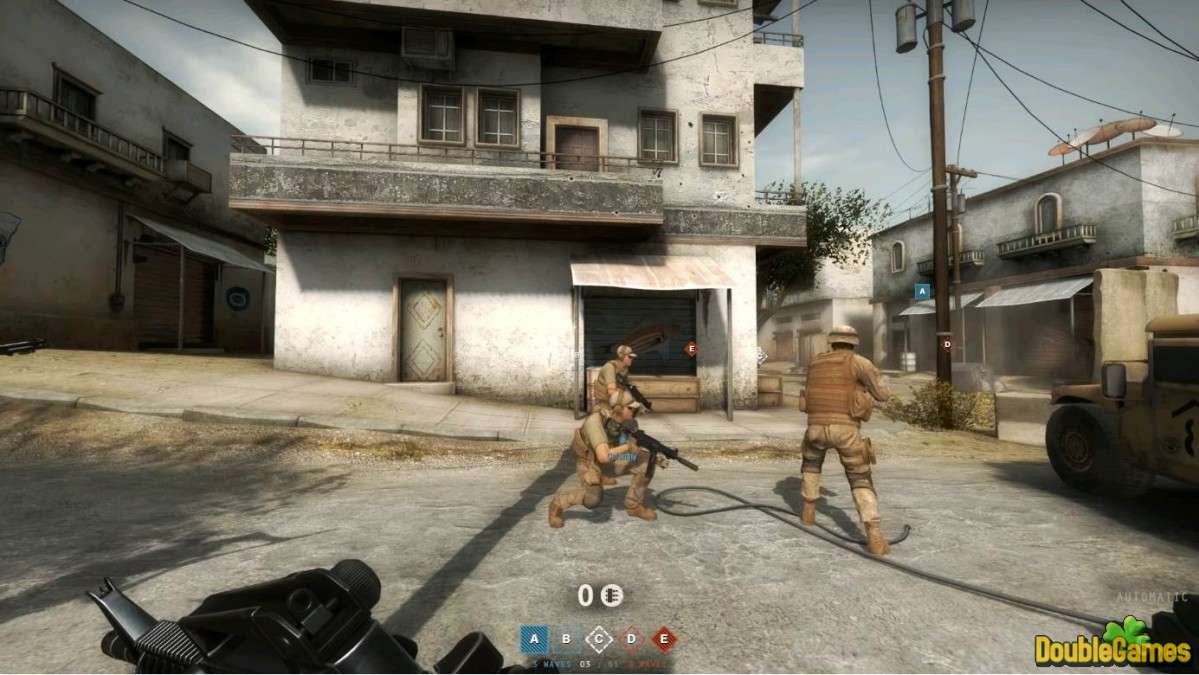The width and height of the screenshot is (1199, 675).
Task: Select objective D in the capture point bar
Action: point(631,639)
